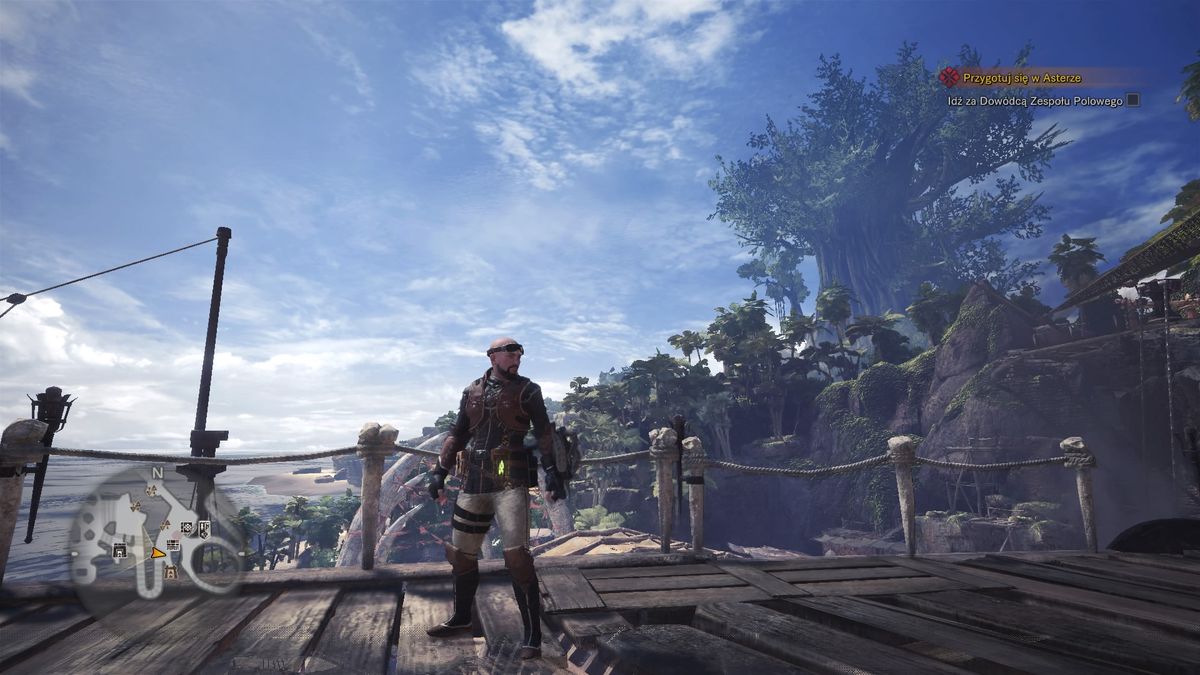Tick the "Idź za Dowódcą Zespołu Polowego" objective box
1200x675 pixels.
tap(1133, 100)
